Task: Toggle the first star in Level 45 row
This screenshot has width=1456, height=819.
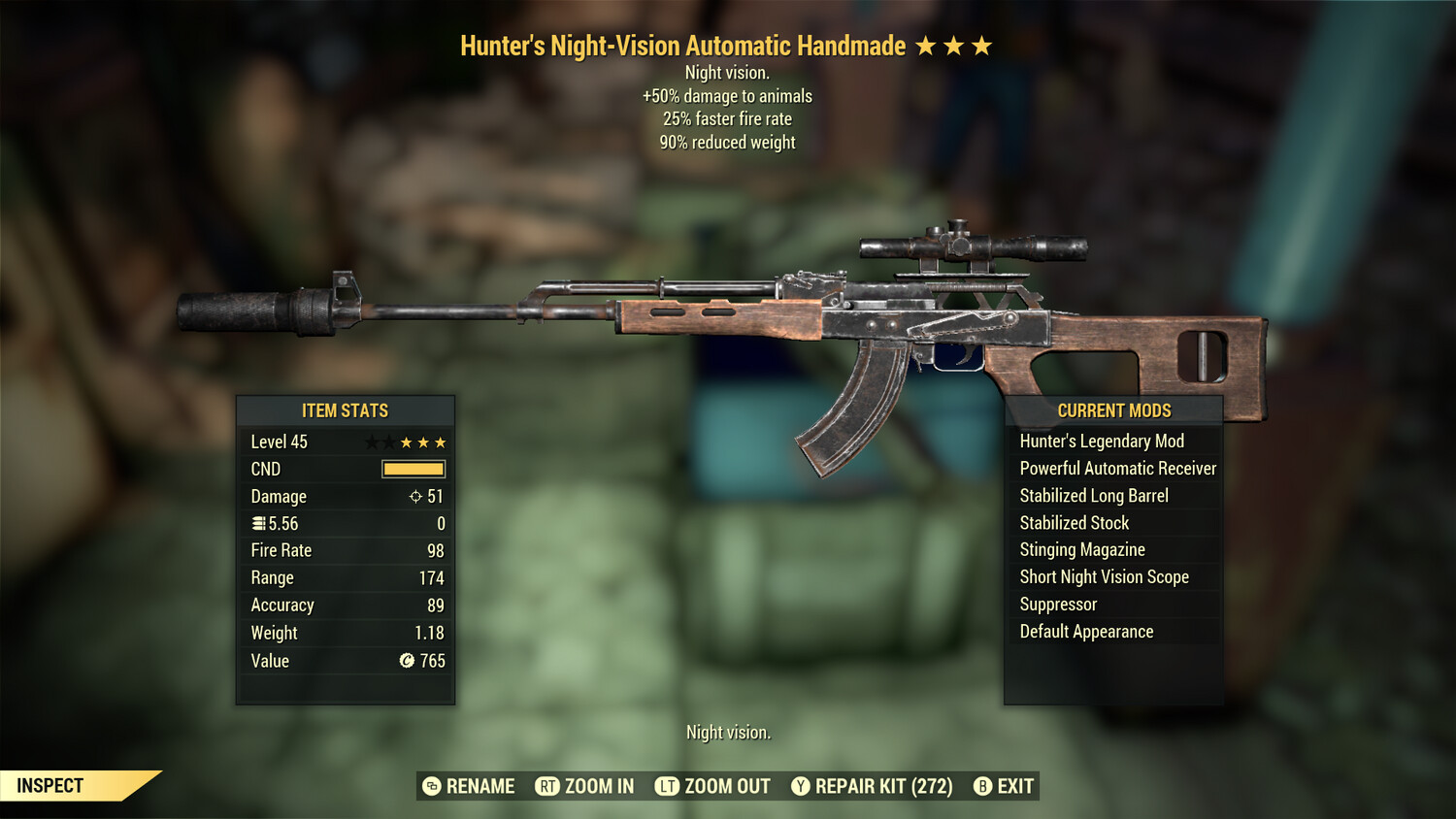Action: click(373, 441)
